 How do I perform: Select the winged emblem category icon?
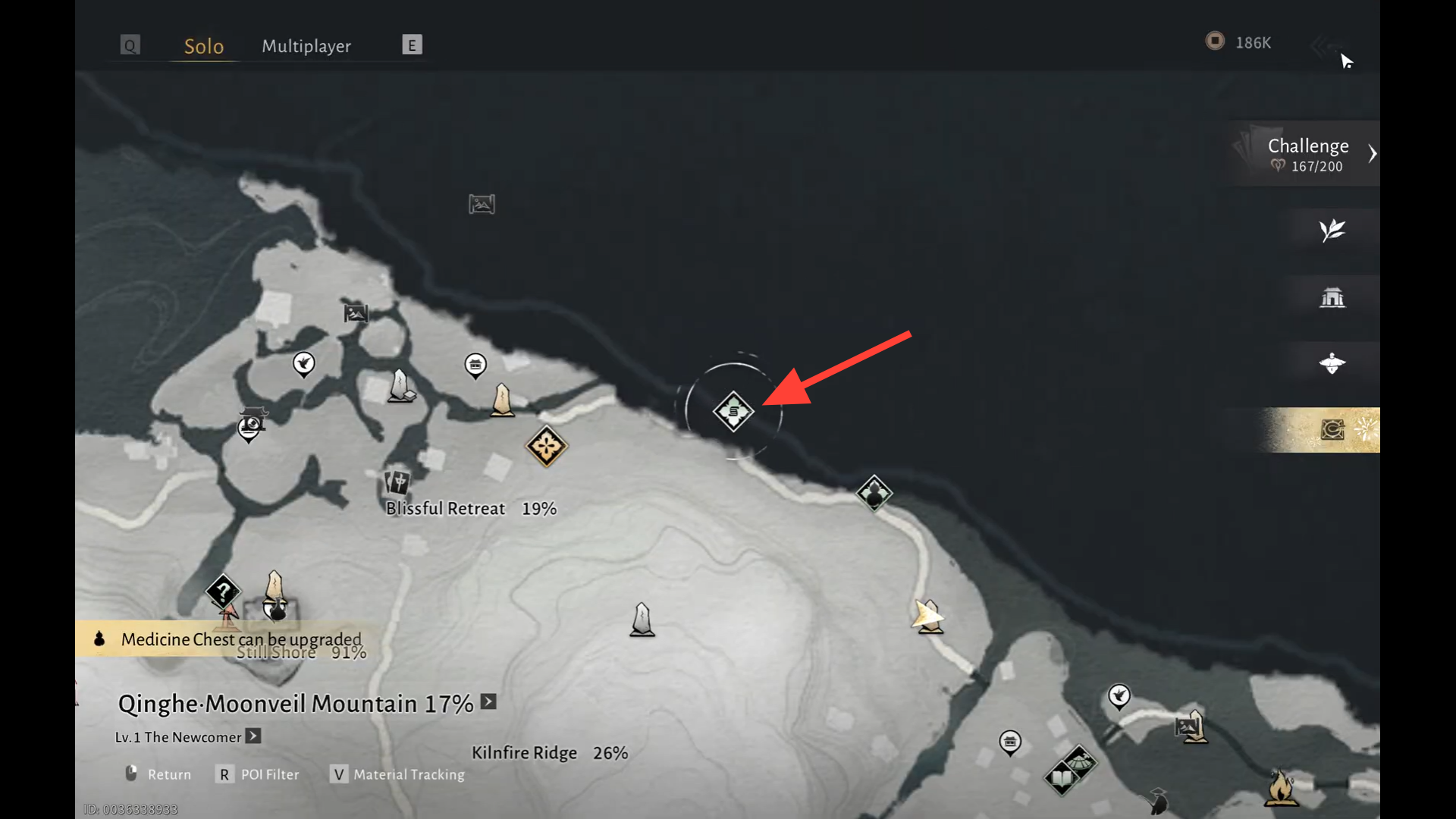tap(1332, 363)
